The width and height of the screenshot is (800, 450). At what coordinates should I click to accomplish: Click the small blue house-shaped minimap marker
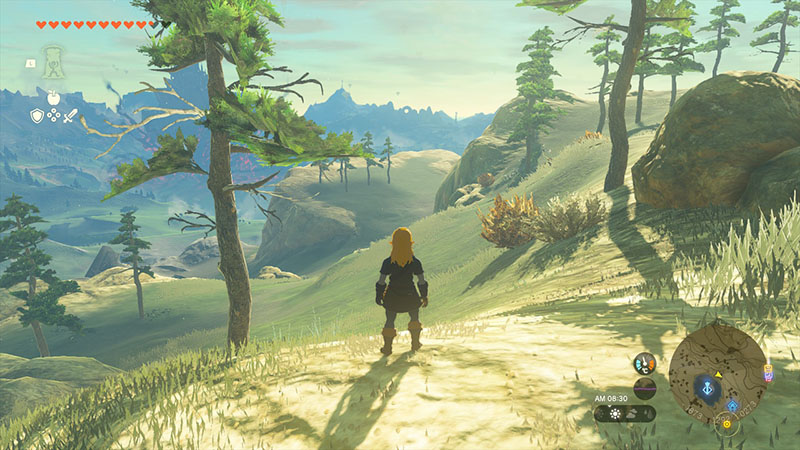point(733,406)
